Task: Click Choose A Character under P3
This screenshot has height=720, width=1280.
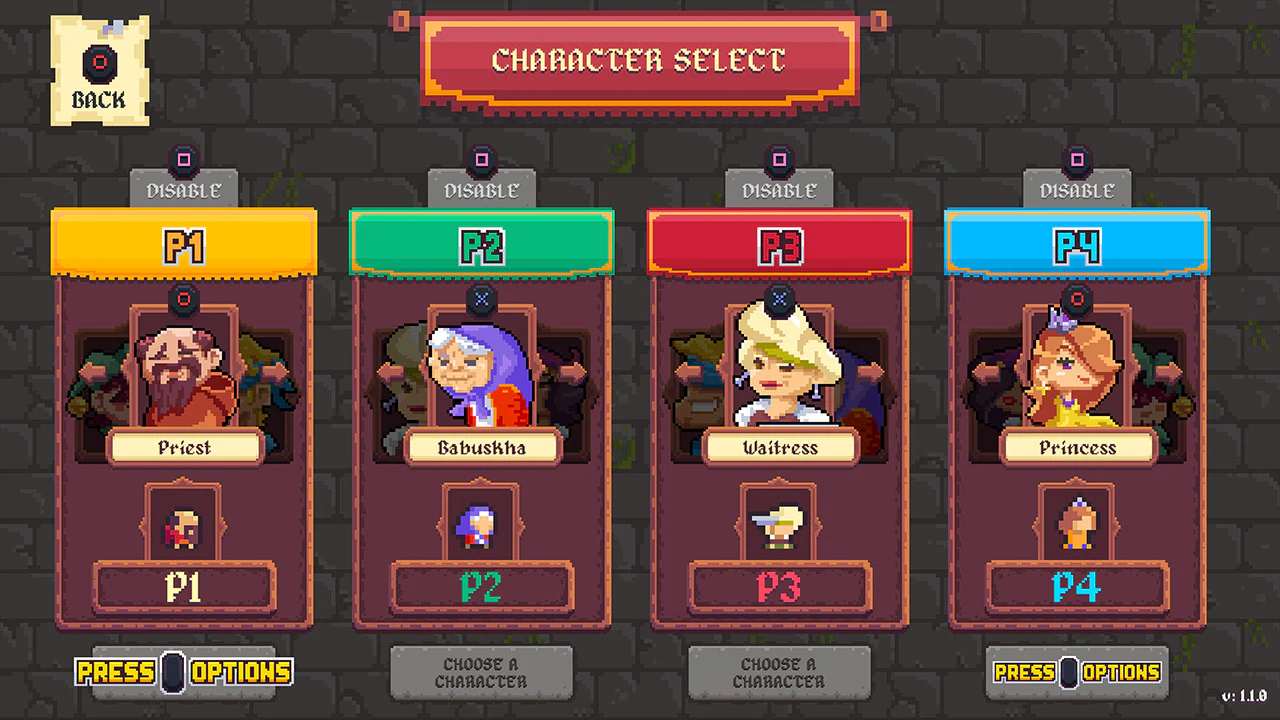Action: (779, 672)
